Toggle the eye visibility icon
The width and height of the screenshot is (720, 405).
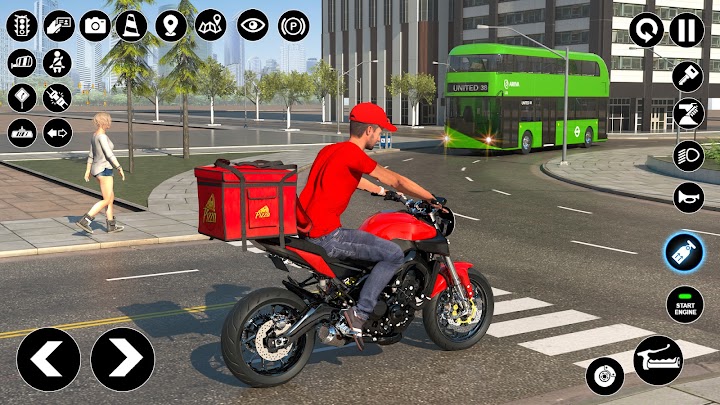[252, 25]
